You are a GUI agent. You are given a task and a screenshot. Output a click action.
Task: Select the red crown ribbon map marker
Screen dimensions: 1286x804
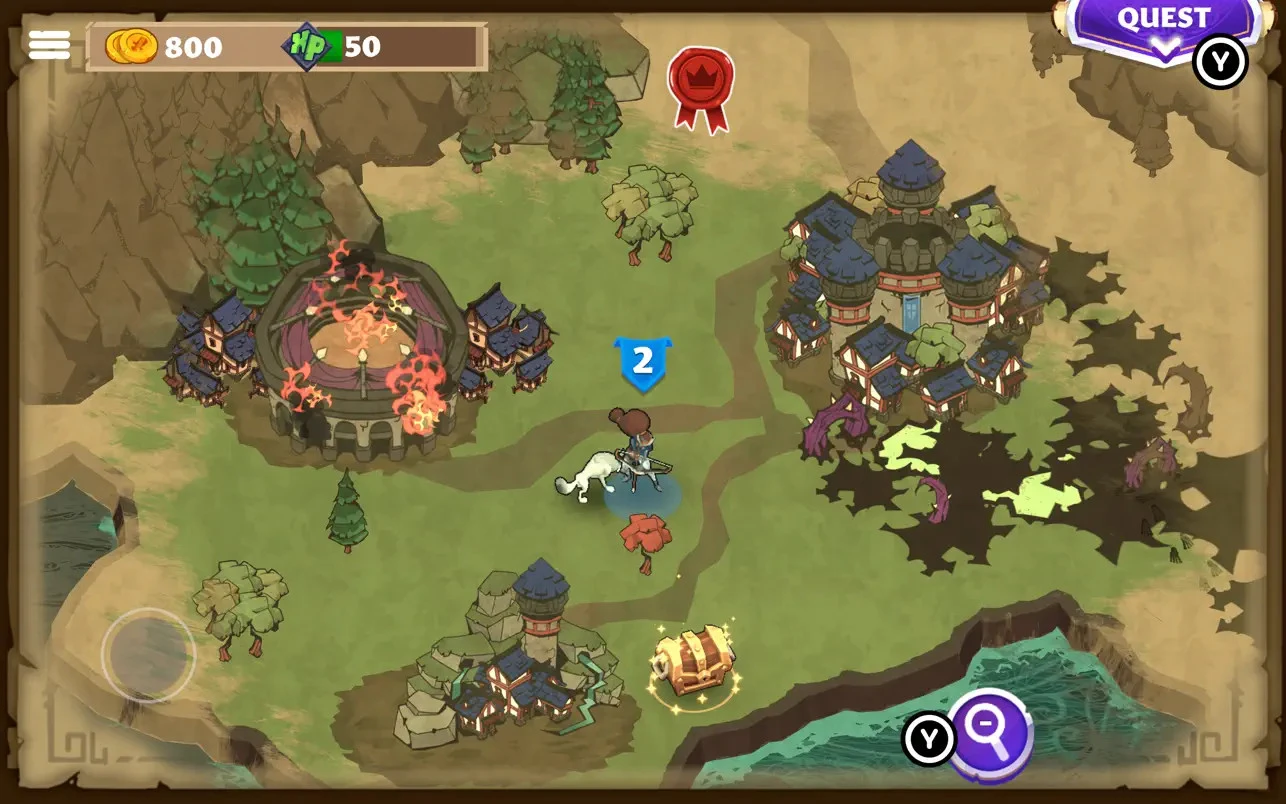coord(701,82)
